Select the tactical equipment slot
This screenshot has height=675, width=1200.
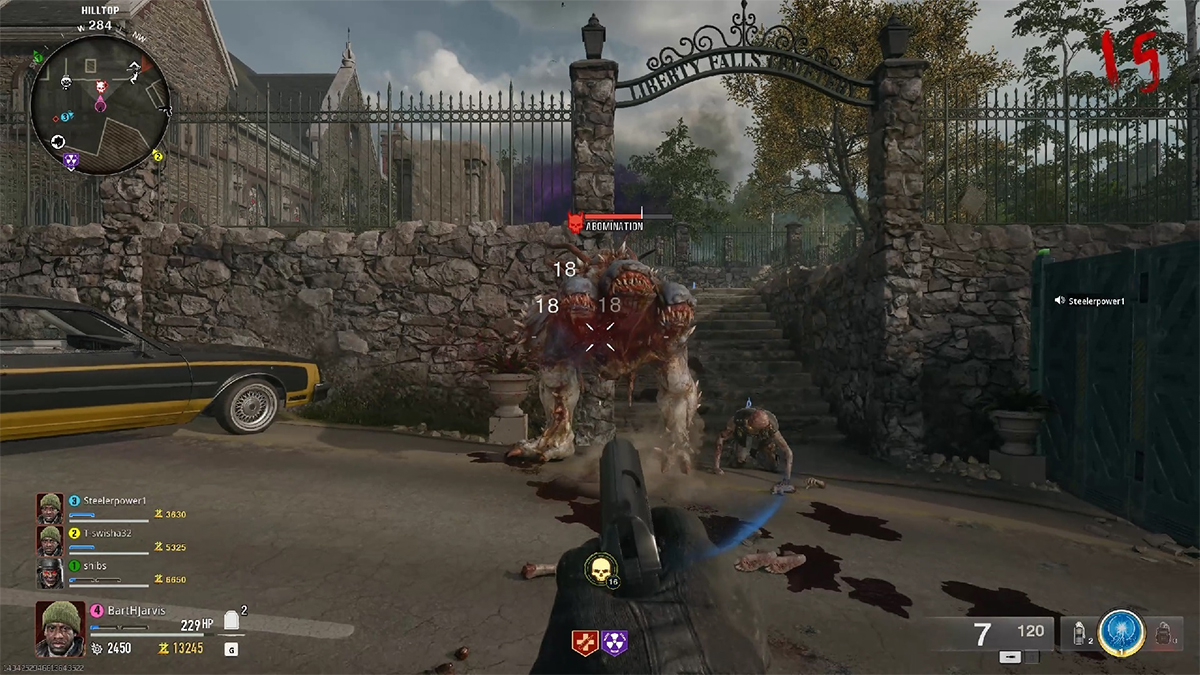click(1079, 633)
